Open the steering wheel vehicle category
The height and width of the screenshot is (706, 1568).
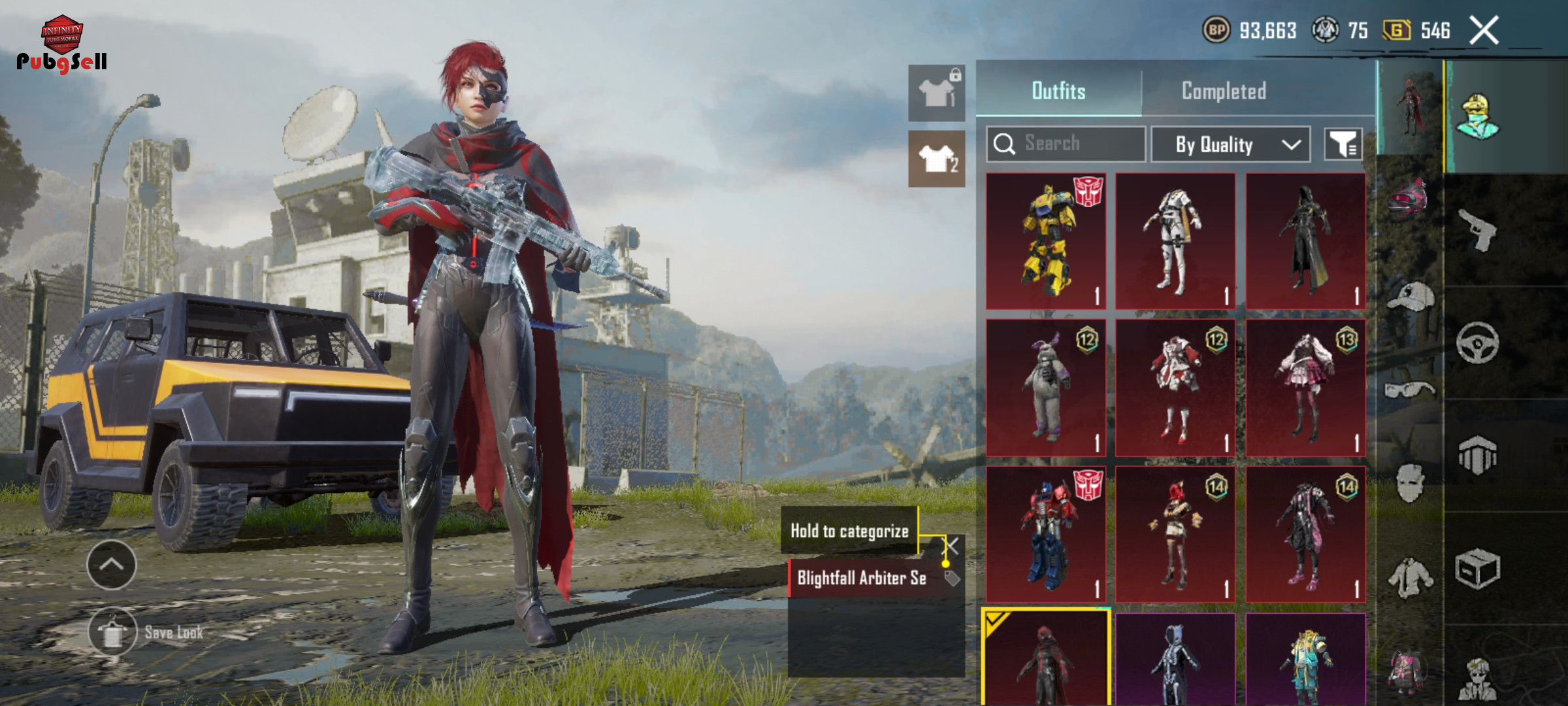1478,343
